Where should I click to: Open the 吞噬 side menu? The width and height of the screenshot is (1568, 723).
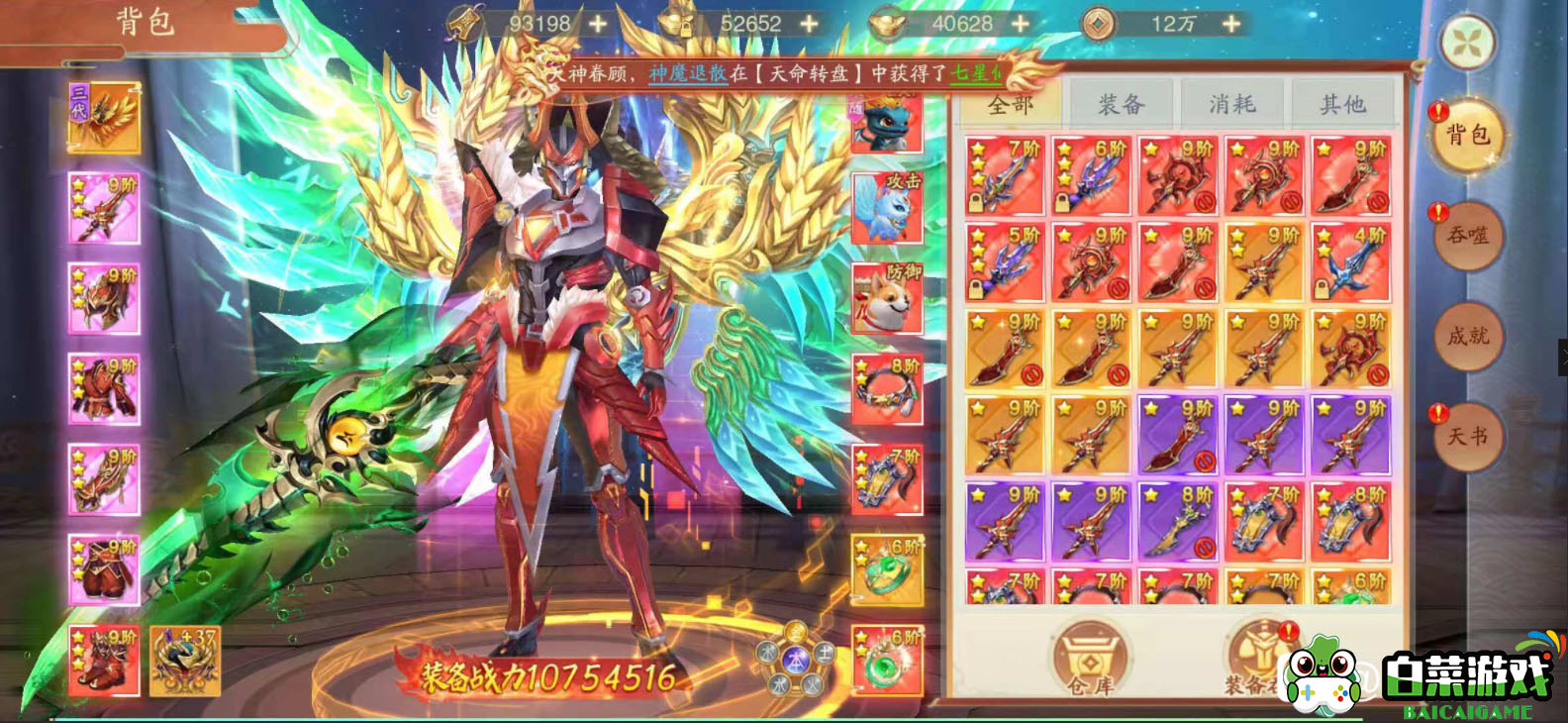pyautogui.click(x=1468, y=235)
